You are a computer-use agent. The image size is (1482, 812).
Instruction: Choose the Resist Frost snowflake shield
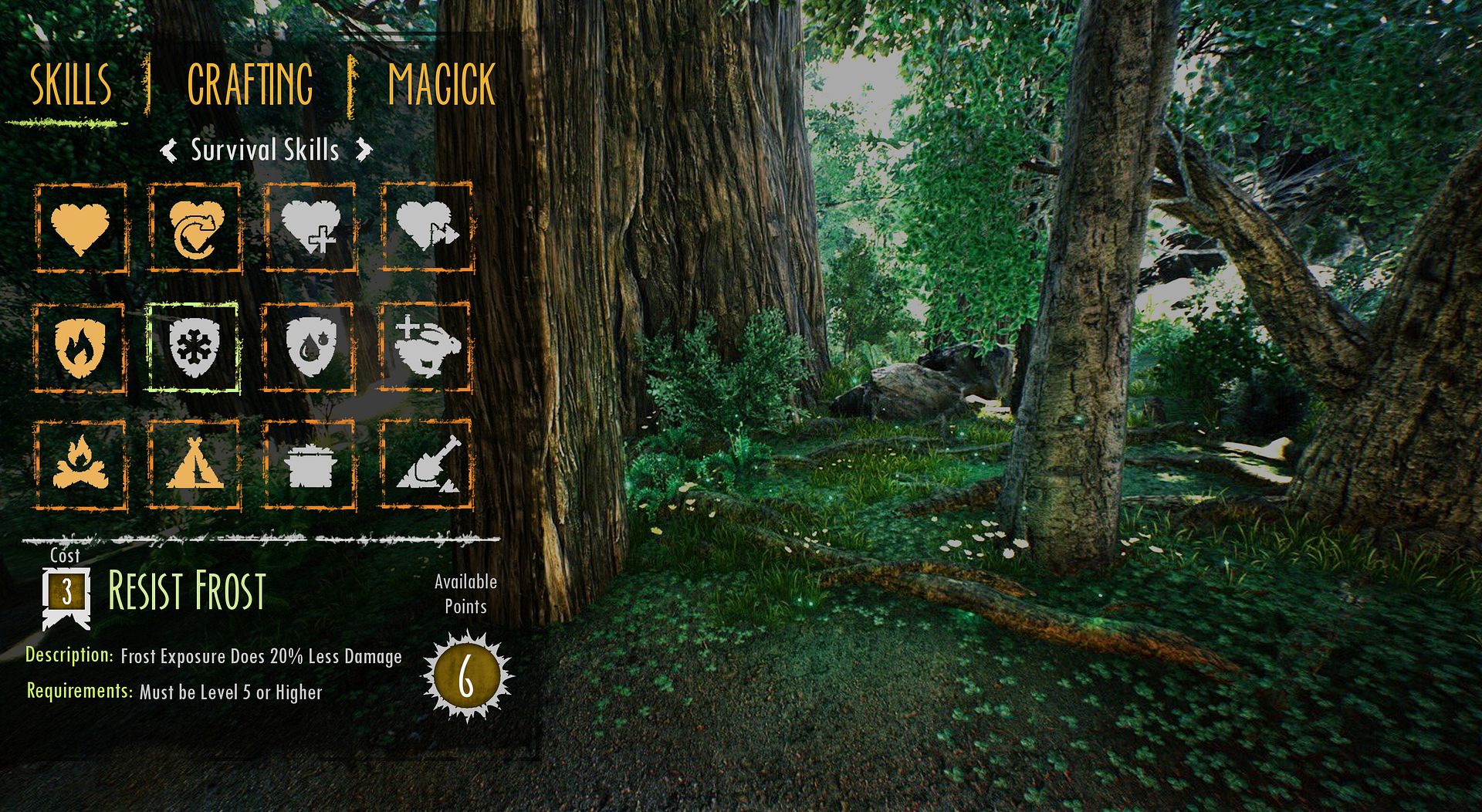[x=193, y=348]
